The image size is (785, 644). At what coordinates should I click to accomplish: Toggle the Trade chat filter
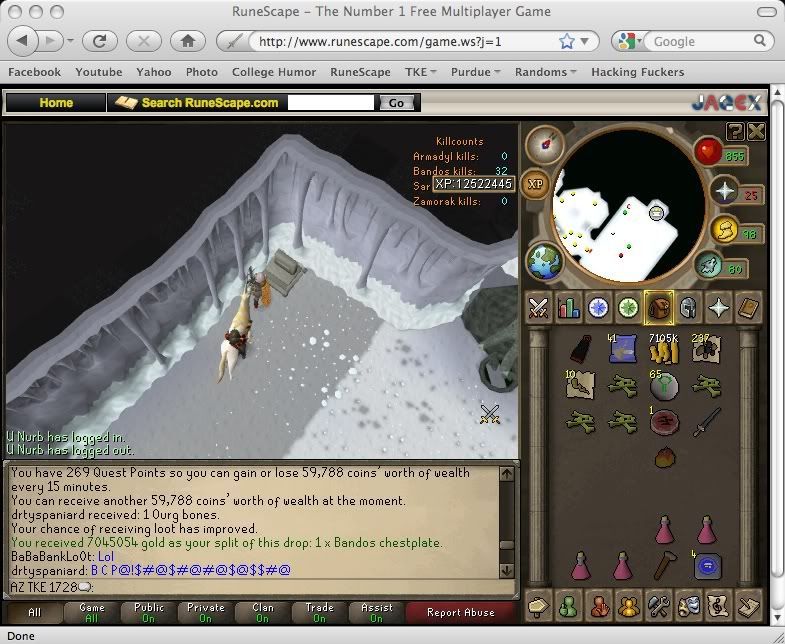click(x=320, y=612)
